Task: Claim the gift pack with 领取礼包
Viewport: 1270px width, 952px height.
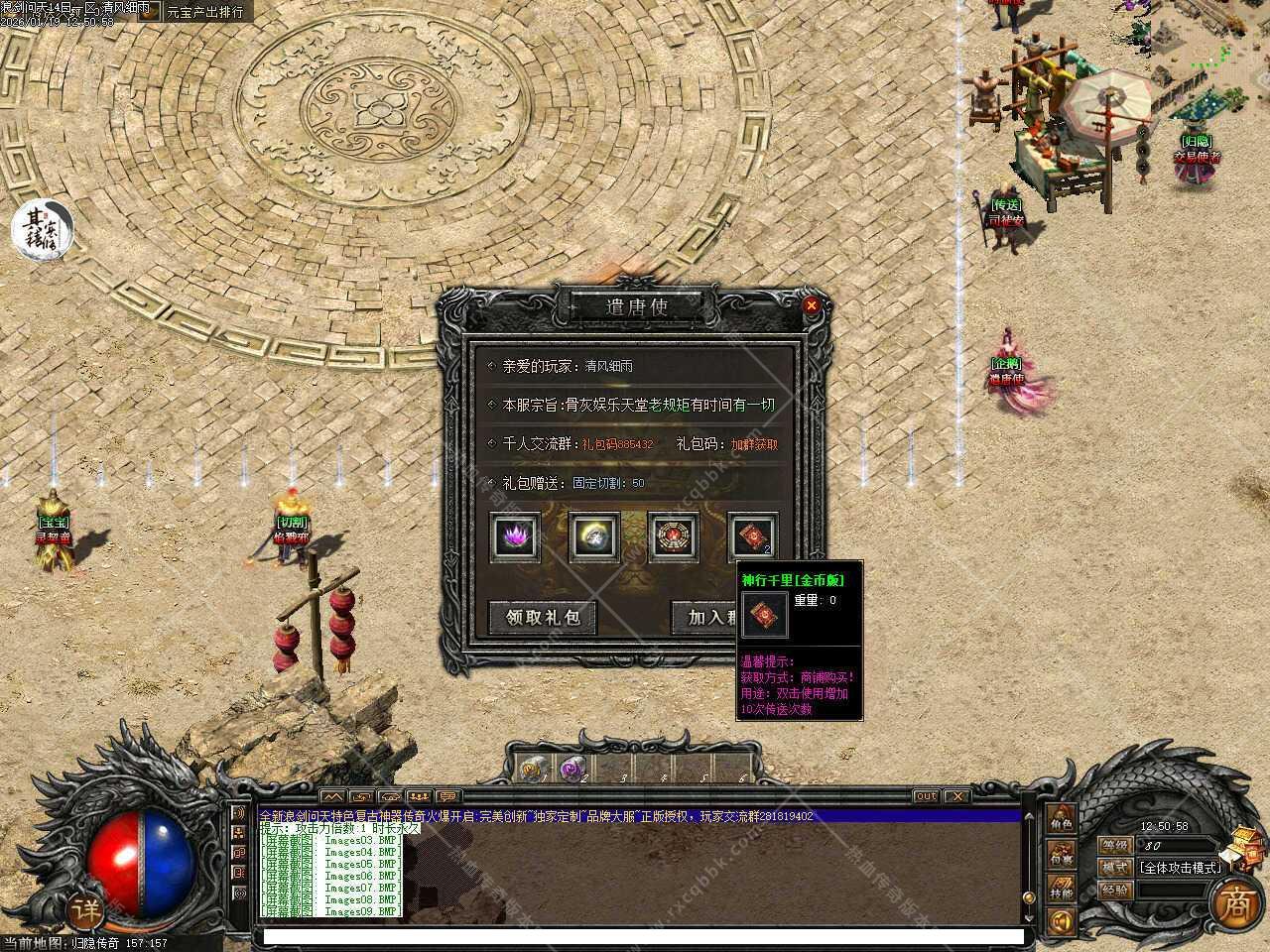Action: coord(542,617)
